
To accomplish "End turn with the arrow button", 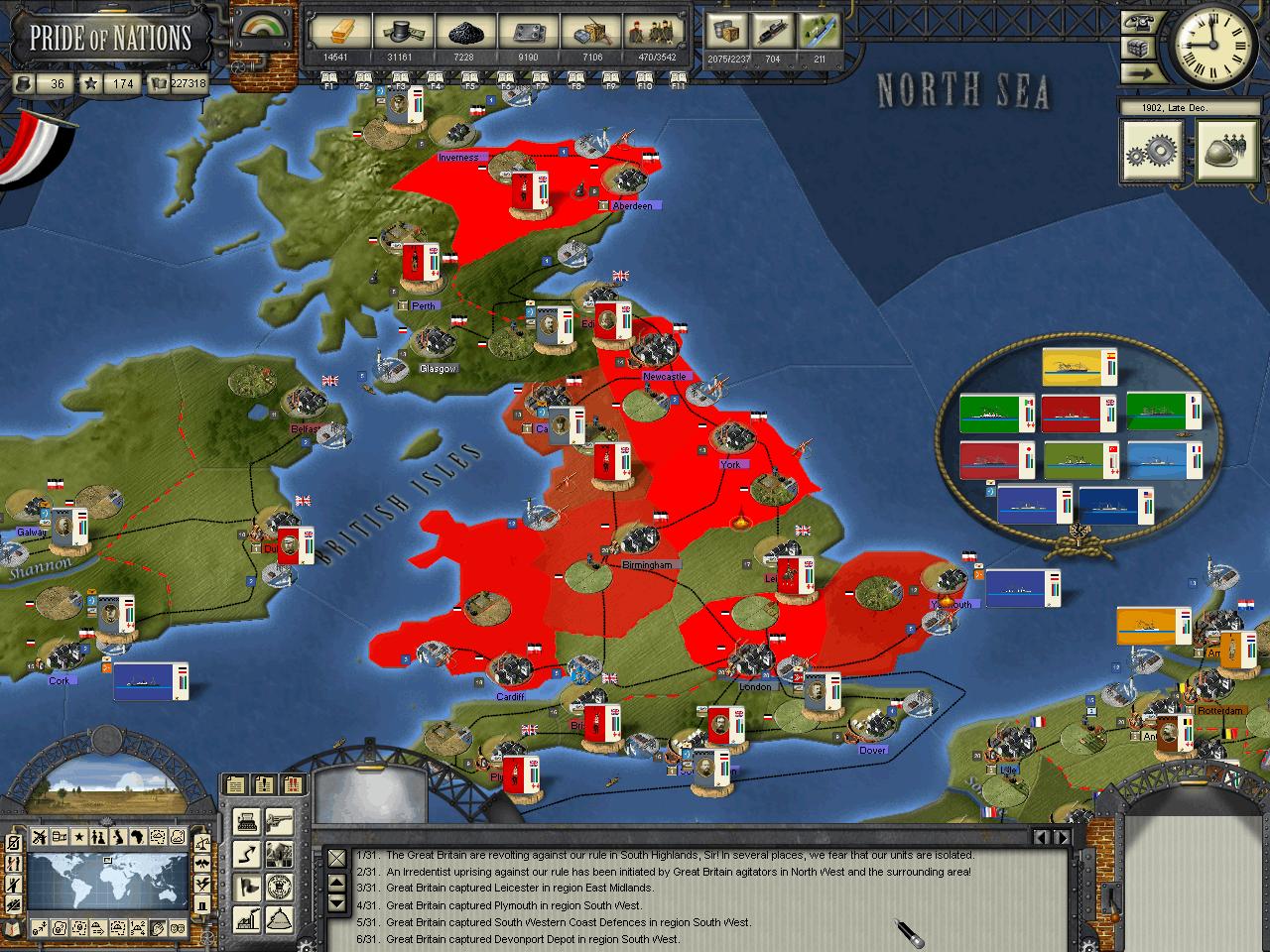I will tap(1137, 72).
